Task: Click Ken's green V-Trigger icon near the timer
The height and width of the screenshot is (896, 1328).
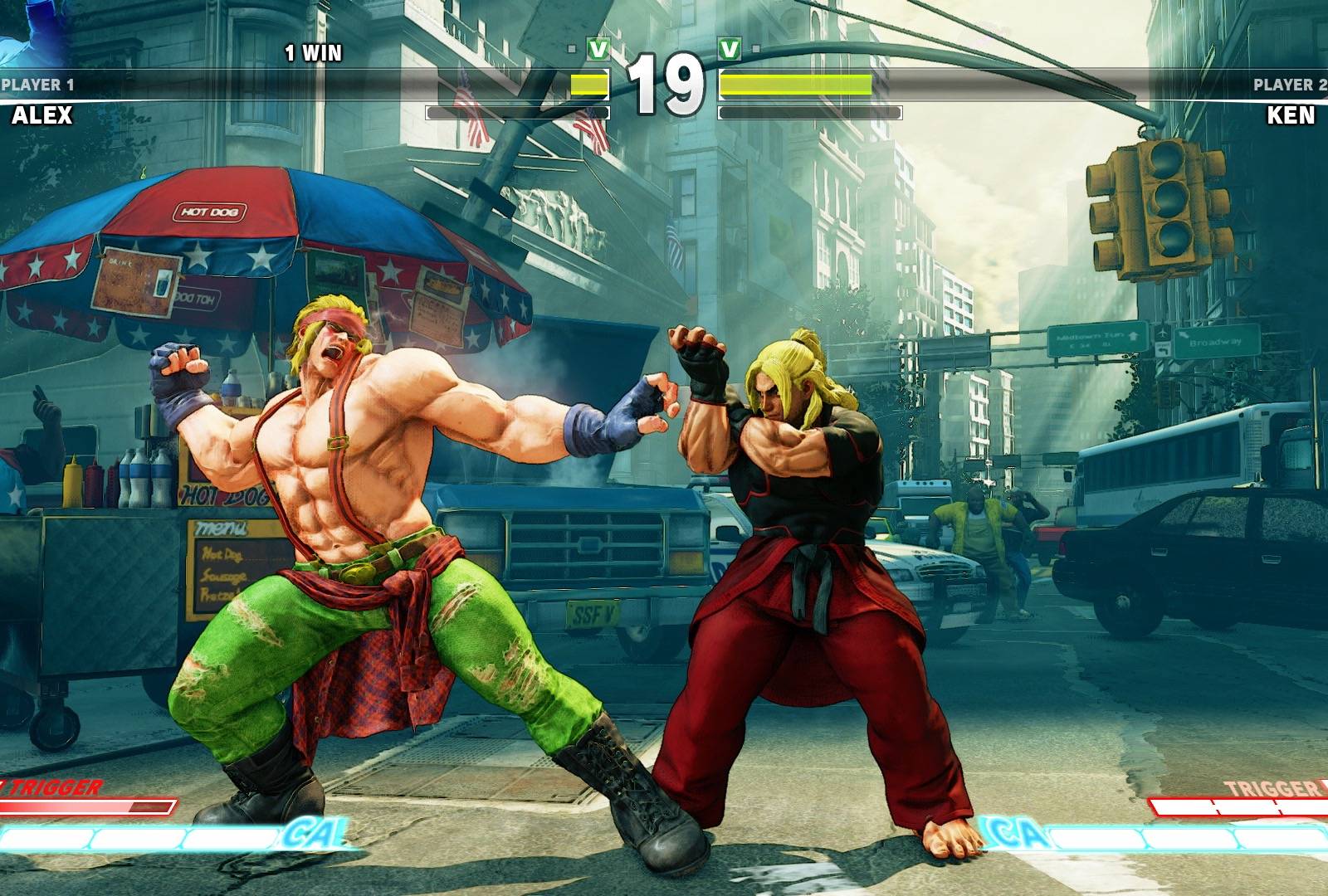Action: 730,46
